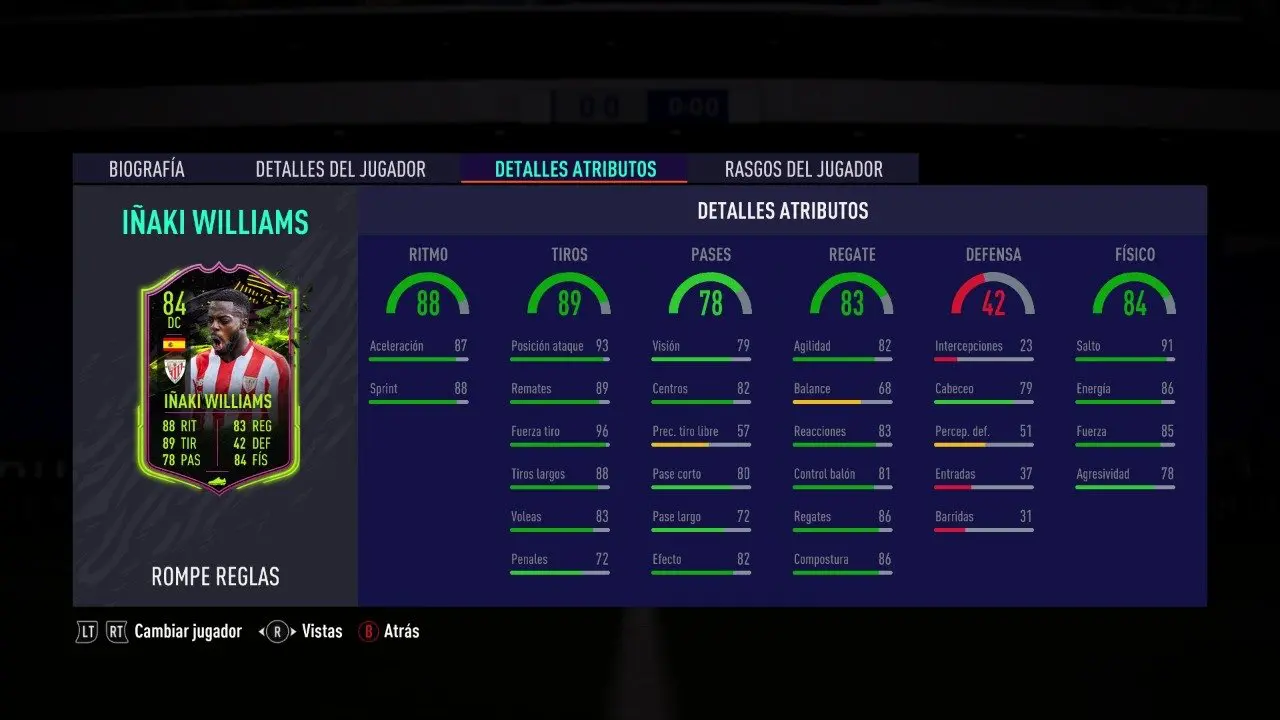Select the Iñaki Williams player card

click(220, 378)
